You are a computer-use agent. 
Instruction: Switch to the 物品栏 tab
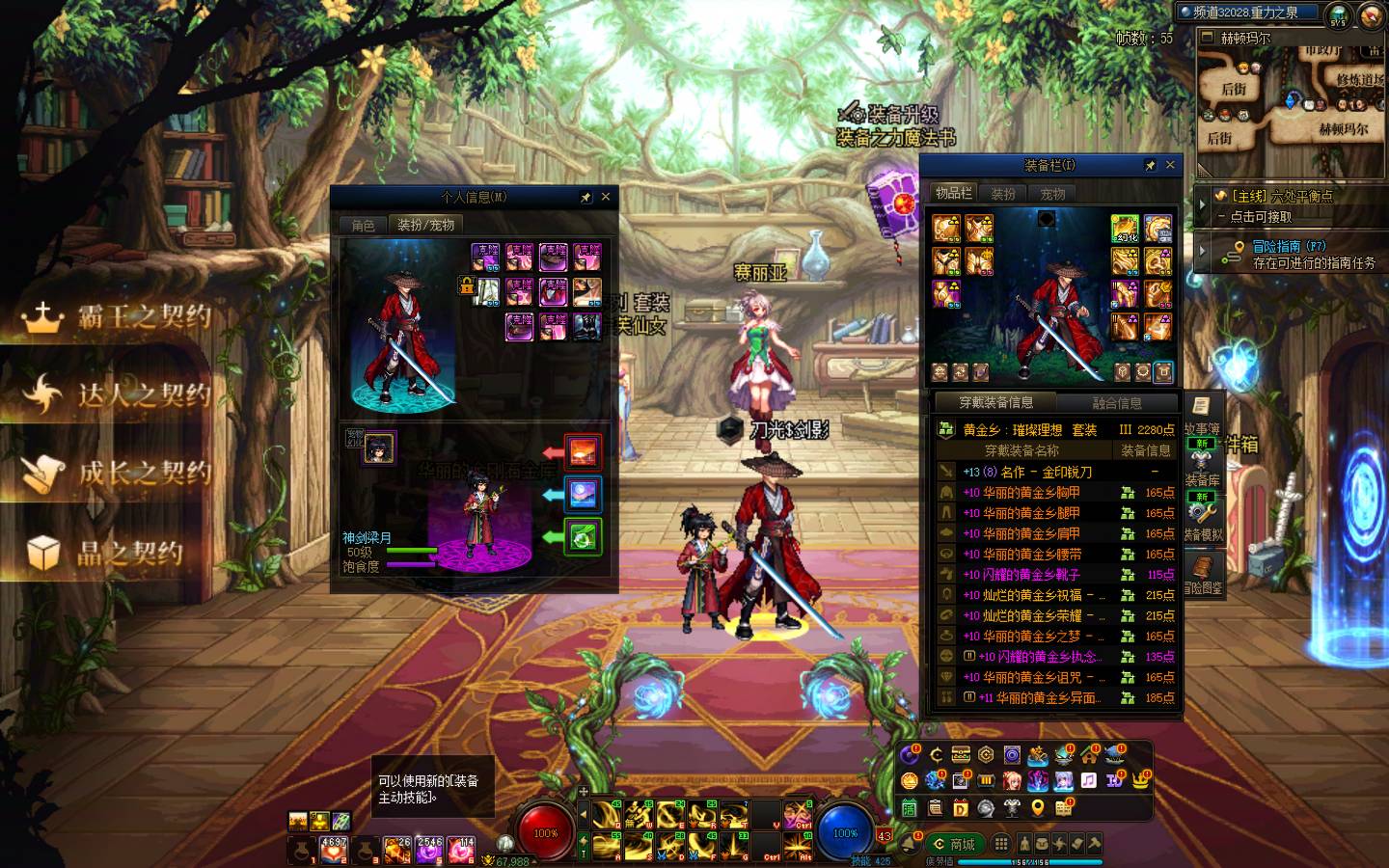pyautogui.click(x=953, y=193)
